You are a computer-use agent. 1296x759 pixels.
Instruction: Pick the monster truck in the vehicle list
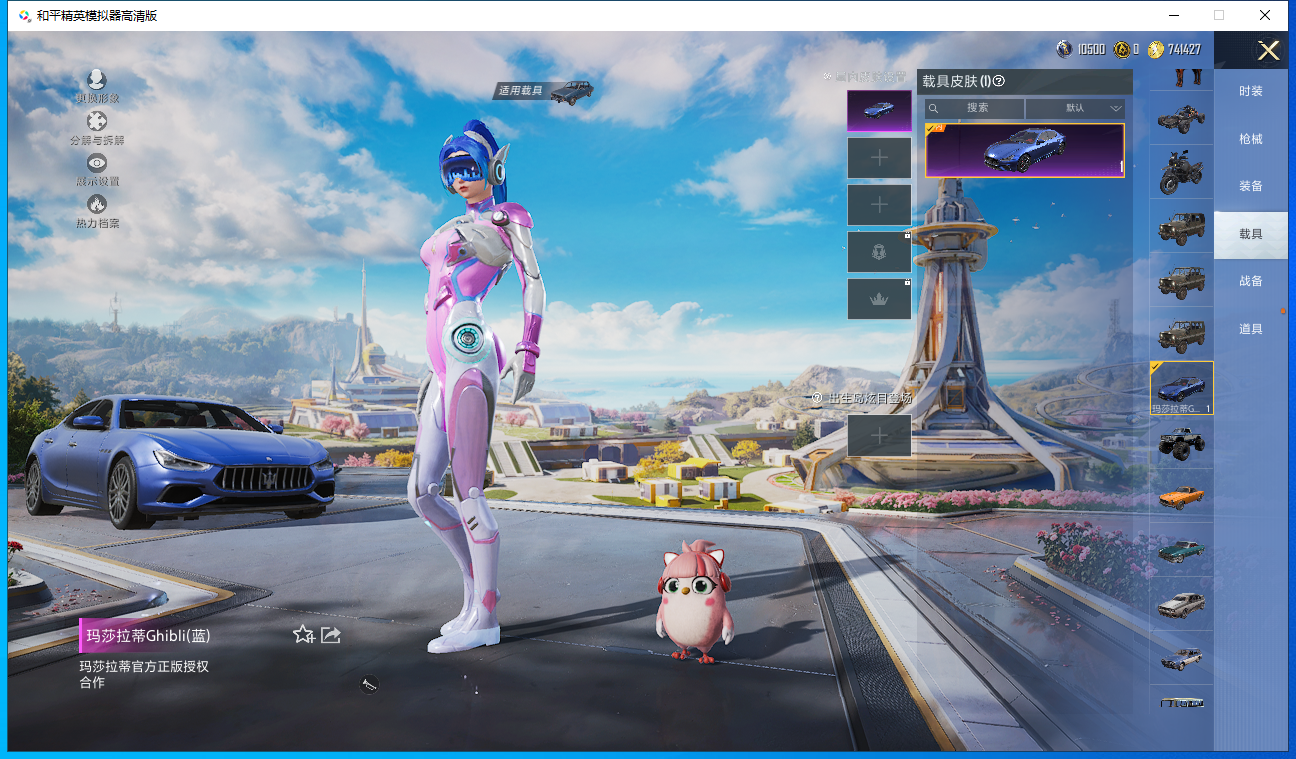point(1181,442)
